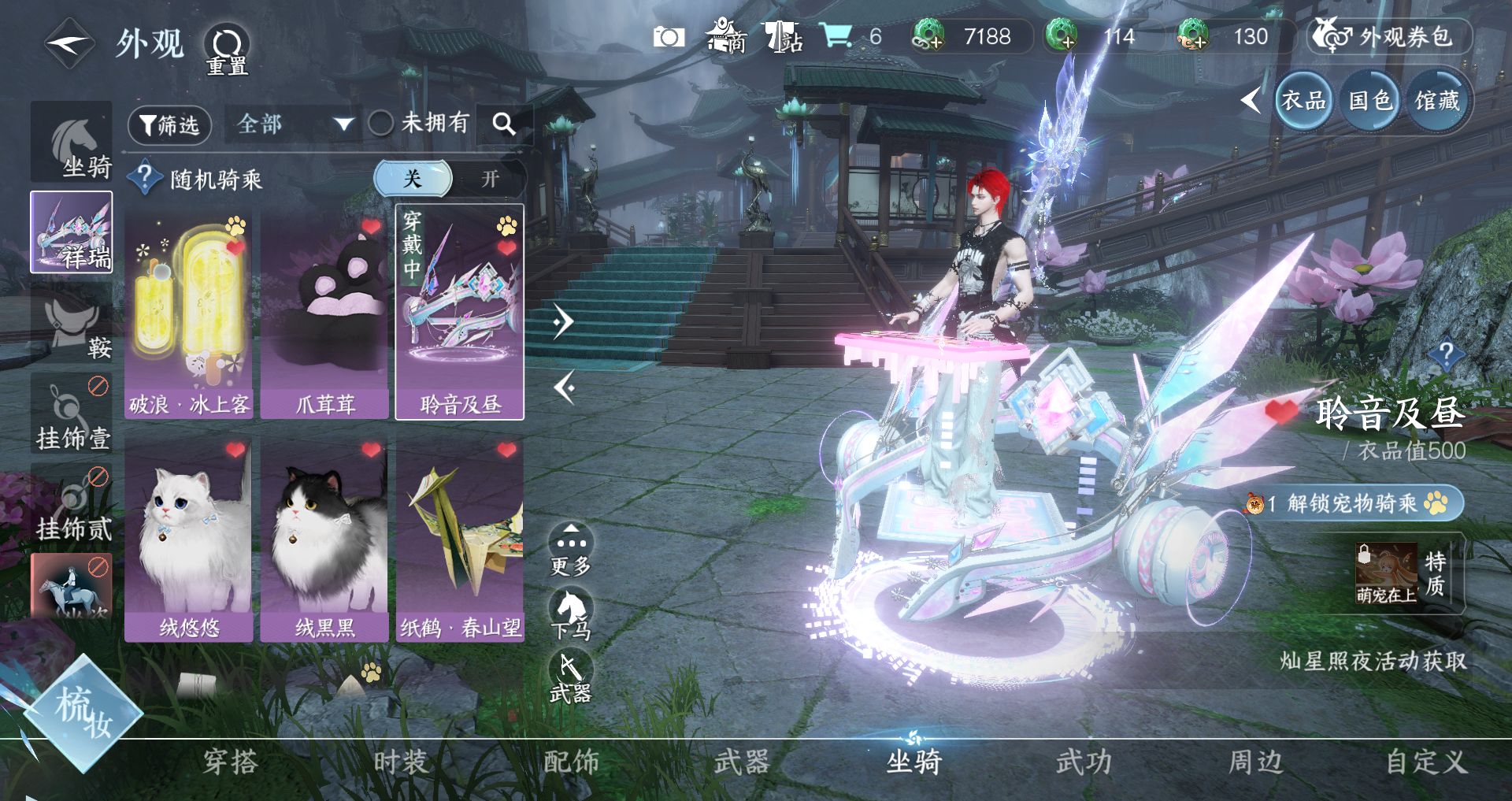Expand the 全部 dropdown
The height and width of the screenshot is (801, 1512).
tap(293, 124)
